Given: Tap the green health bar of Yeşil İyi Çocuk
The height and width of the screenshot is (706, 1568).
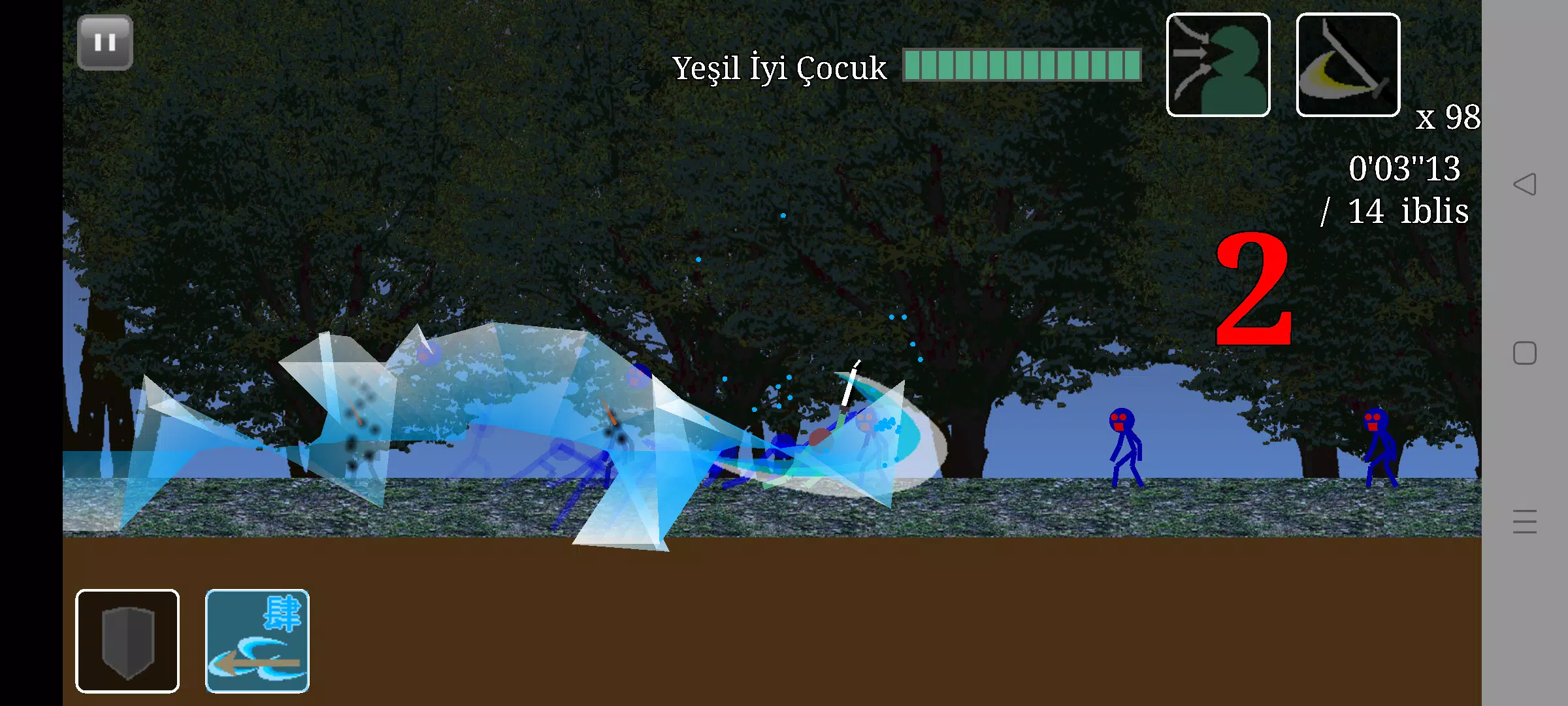Looking at the screenshot, I should pyautogui.click(x=1019, y=65).
